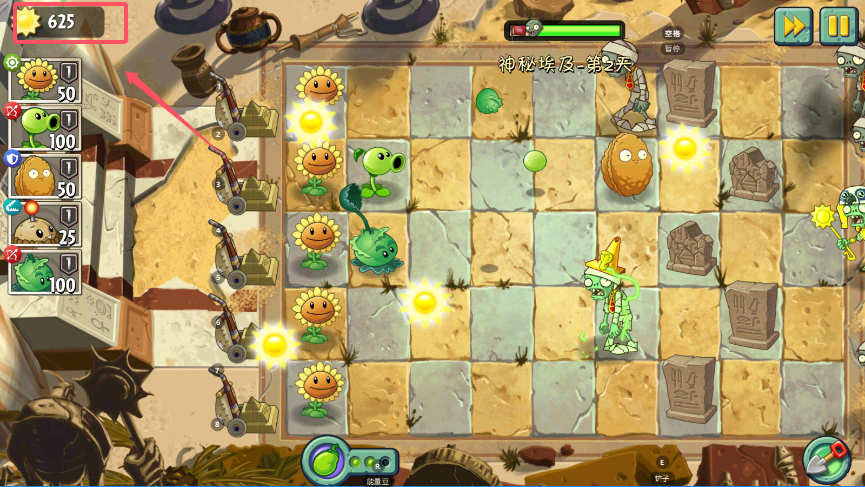Screen dimensions: 865x487
Task: Select the shovel tool
Action: (x=826, y=461)
